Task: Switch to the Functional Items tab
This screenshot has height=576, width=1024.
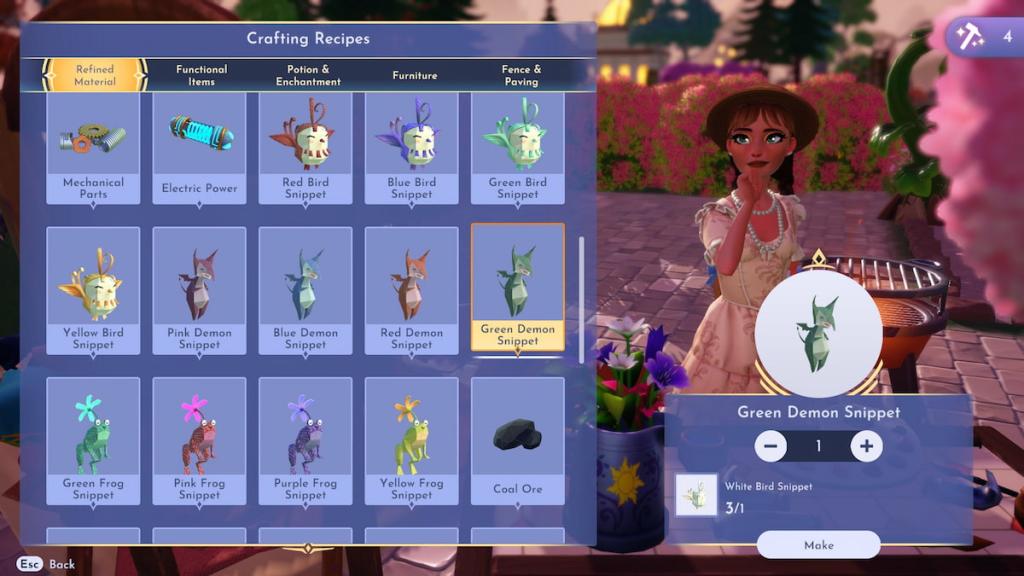Action: [x=201, y=75]
